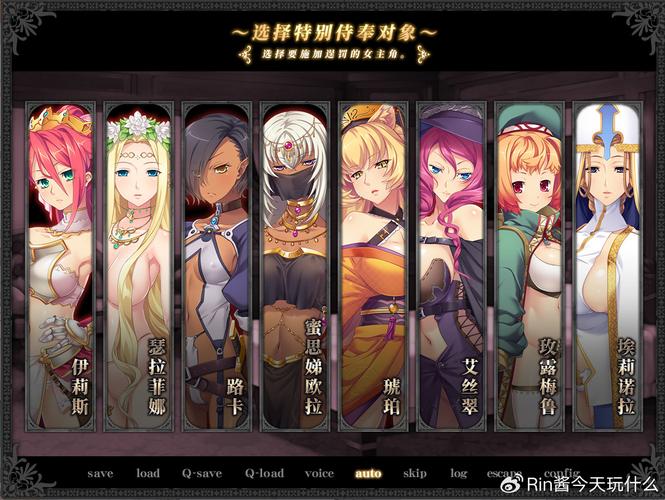
Task: Toggle the auto mode button
Action: point(368,473)
